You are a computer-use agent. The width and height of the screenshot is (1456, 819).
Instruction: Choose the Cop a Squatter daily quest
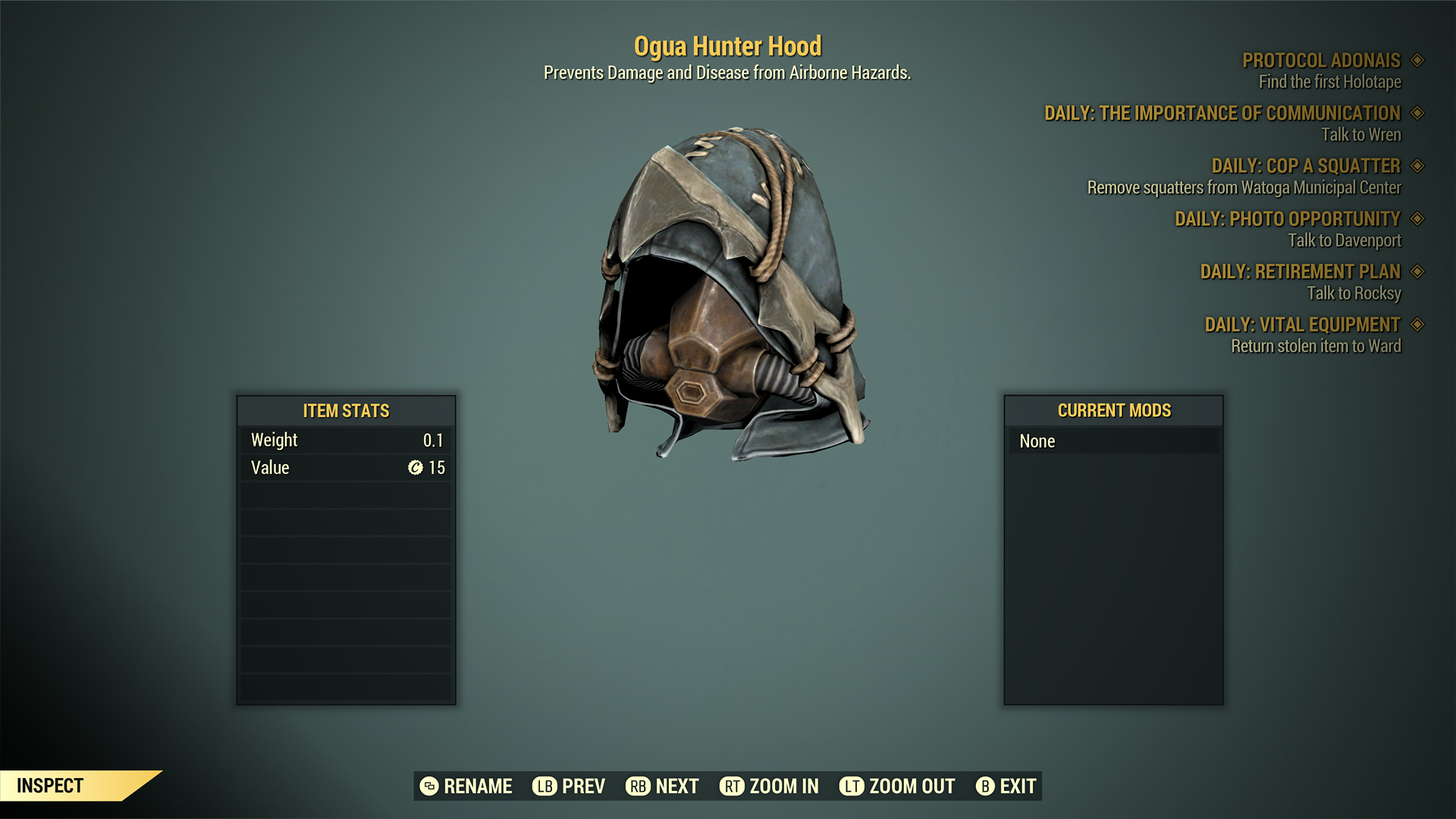click(1305, 166)
